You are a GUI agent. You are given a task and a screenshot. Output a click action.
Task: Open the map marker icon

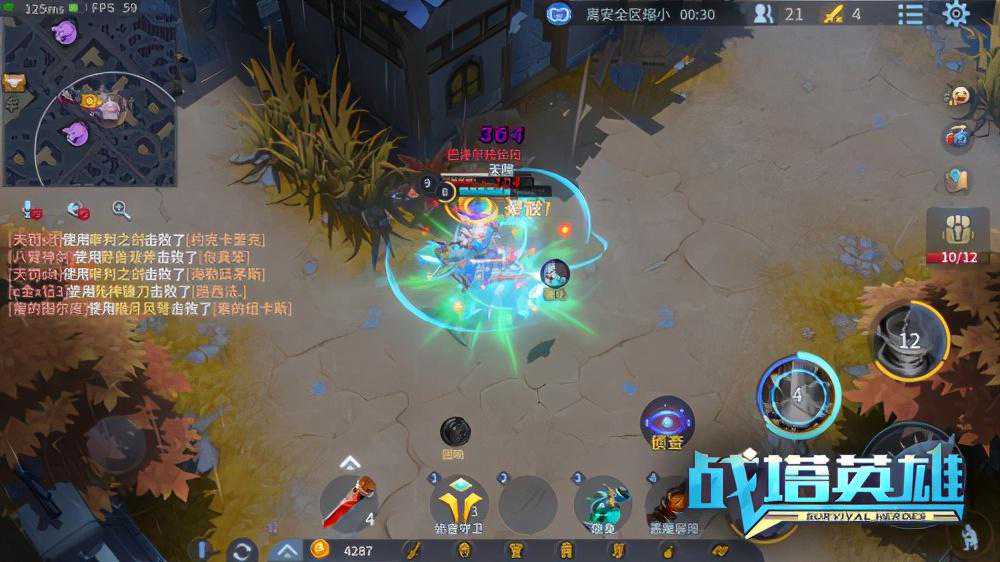[958, 180]
